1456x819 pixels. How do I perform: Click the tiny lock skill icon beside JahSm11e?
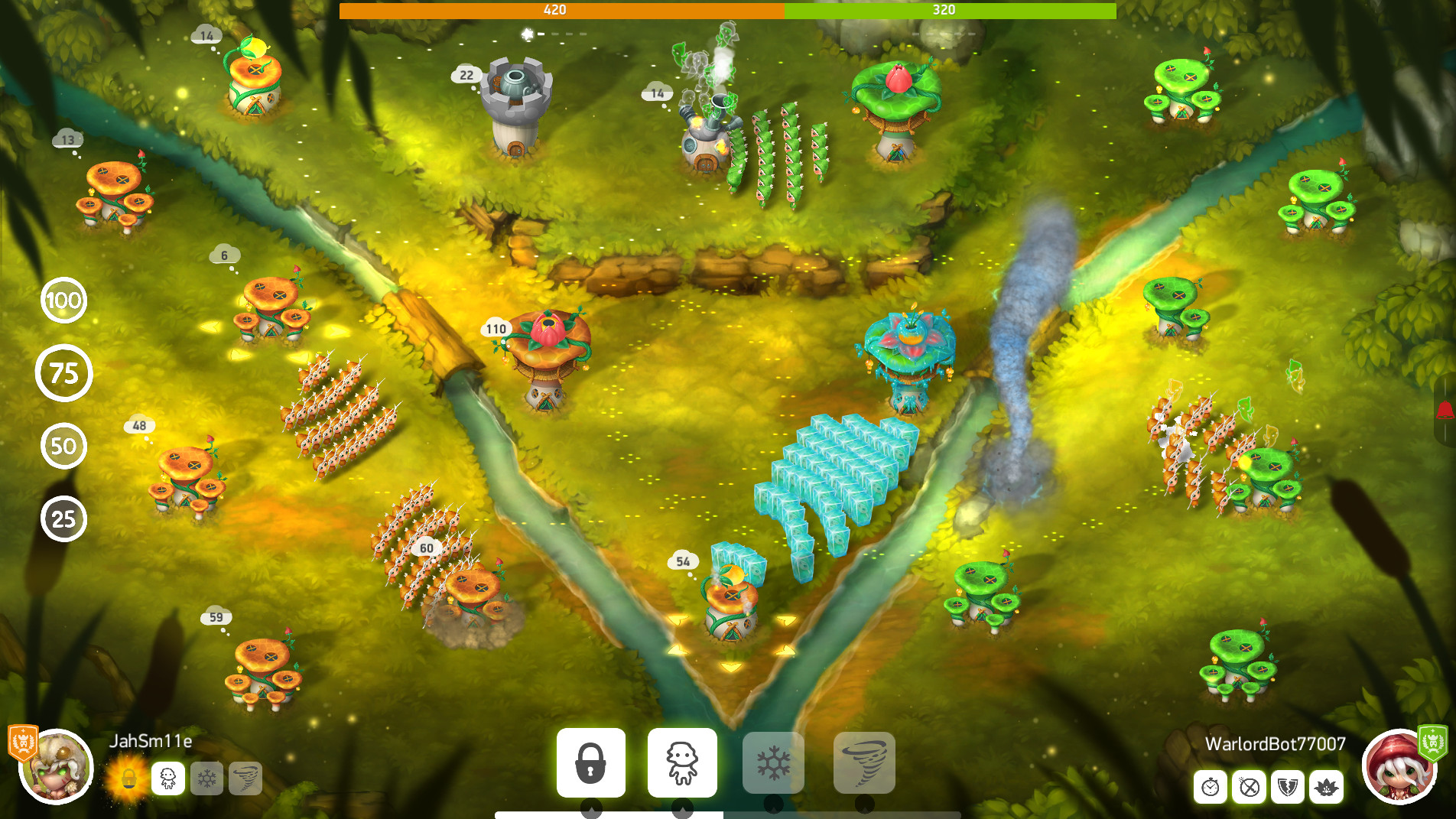pos(129,778)
